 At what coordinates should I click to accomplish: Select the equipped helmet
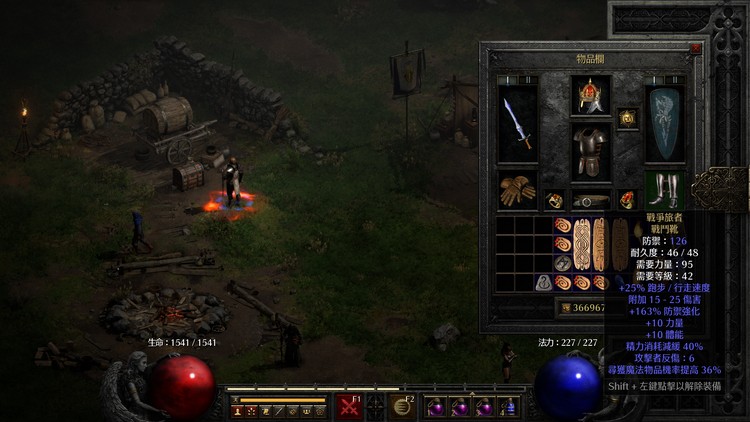590,96
